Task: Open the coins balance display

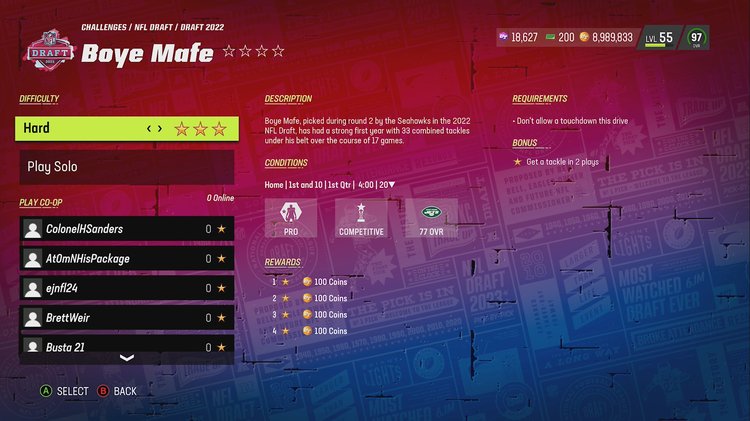Action: [606, 37]
